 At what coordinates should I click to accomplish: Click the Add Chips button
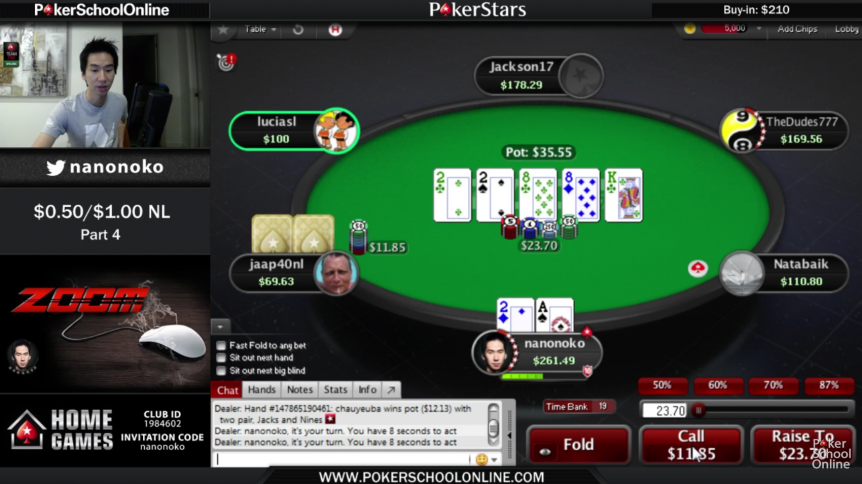(x=797, y=29)
